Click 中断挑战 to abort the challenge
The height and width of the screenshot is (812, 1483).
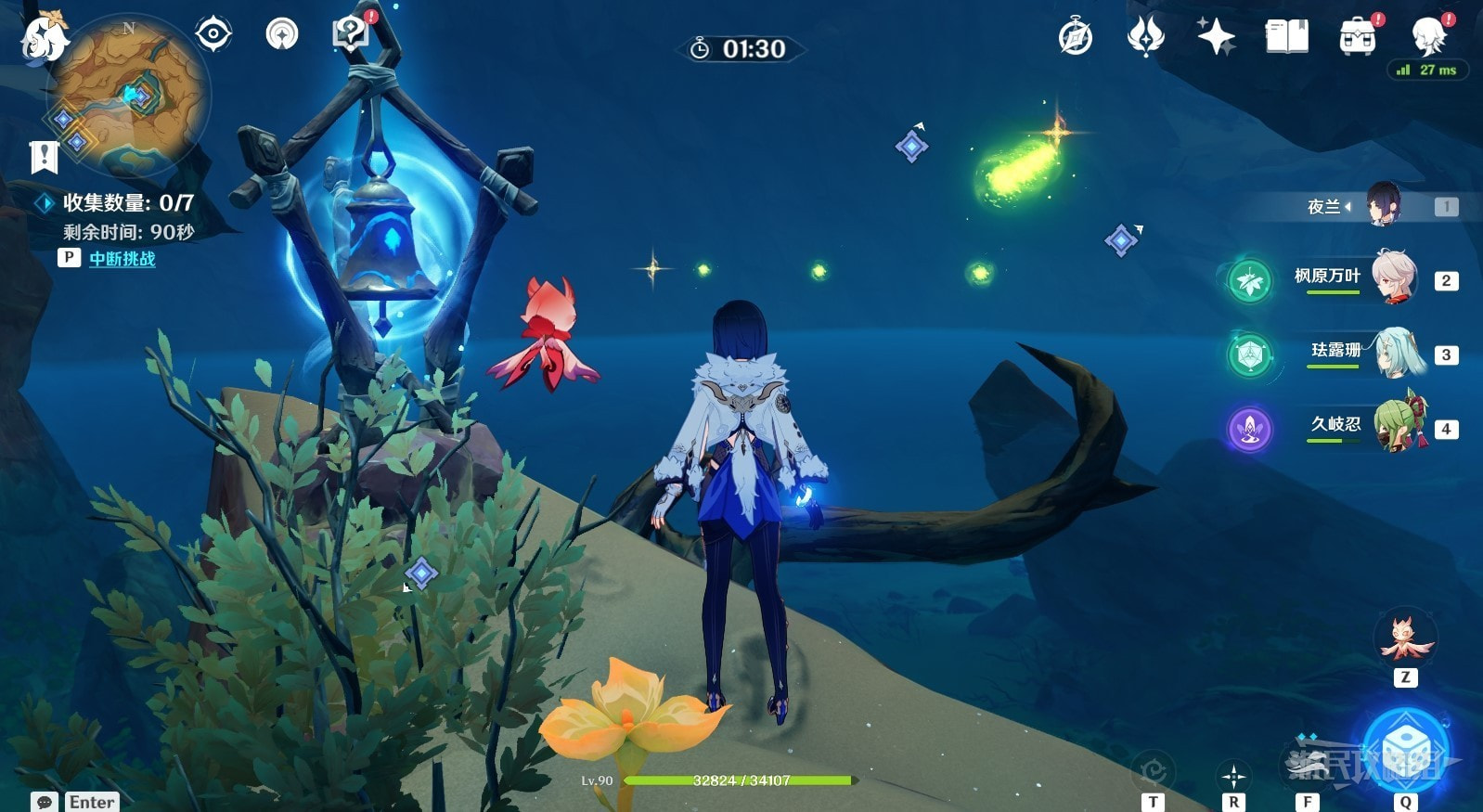[x=122, y=259]
